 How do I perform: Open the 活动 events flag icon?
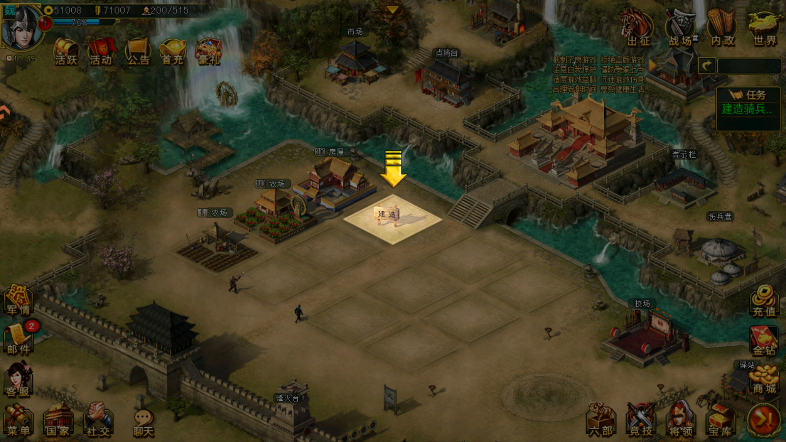pos(101,51)
